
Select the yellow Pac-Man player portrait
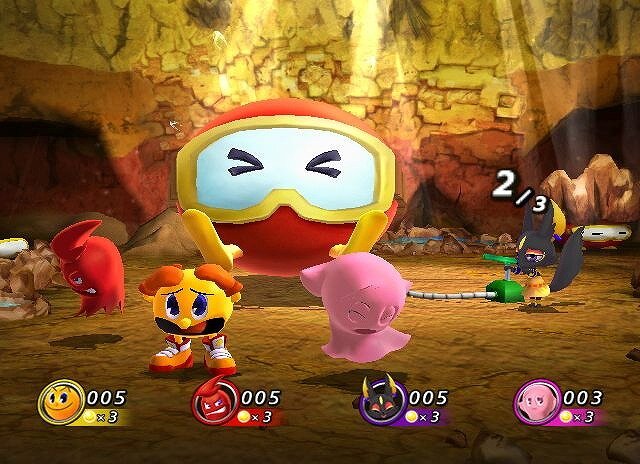pos(61,403)
